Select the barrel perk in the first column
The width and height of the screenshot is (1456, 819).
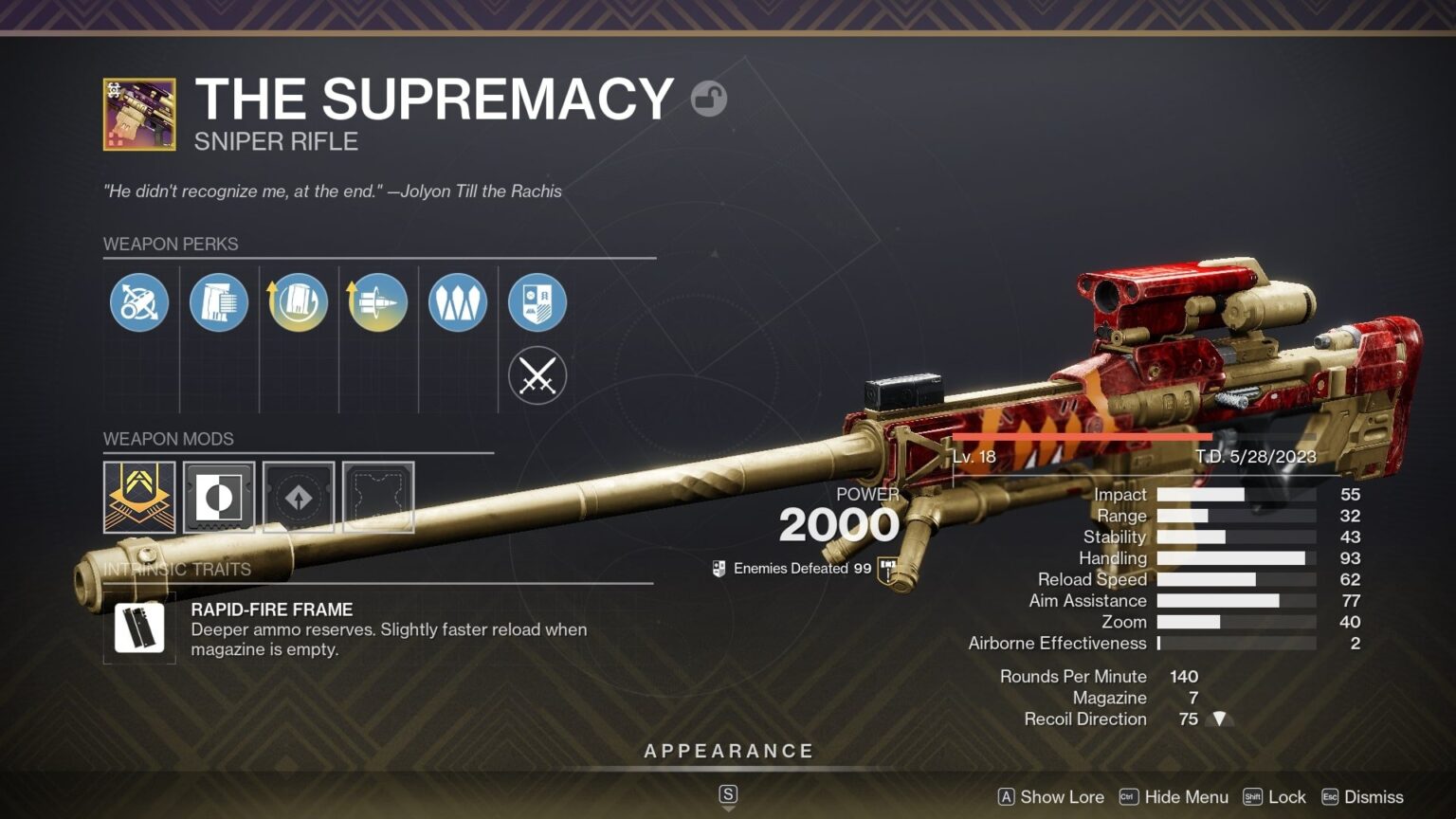(x=138, y=301)
